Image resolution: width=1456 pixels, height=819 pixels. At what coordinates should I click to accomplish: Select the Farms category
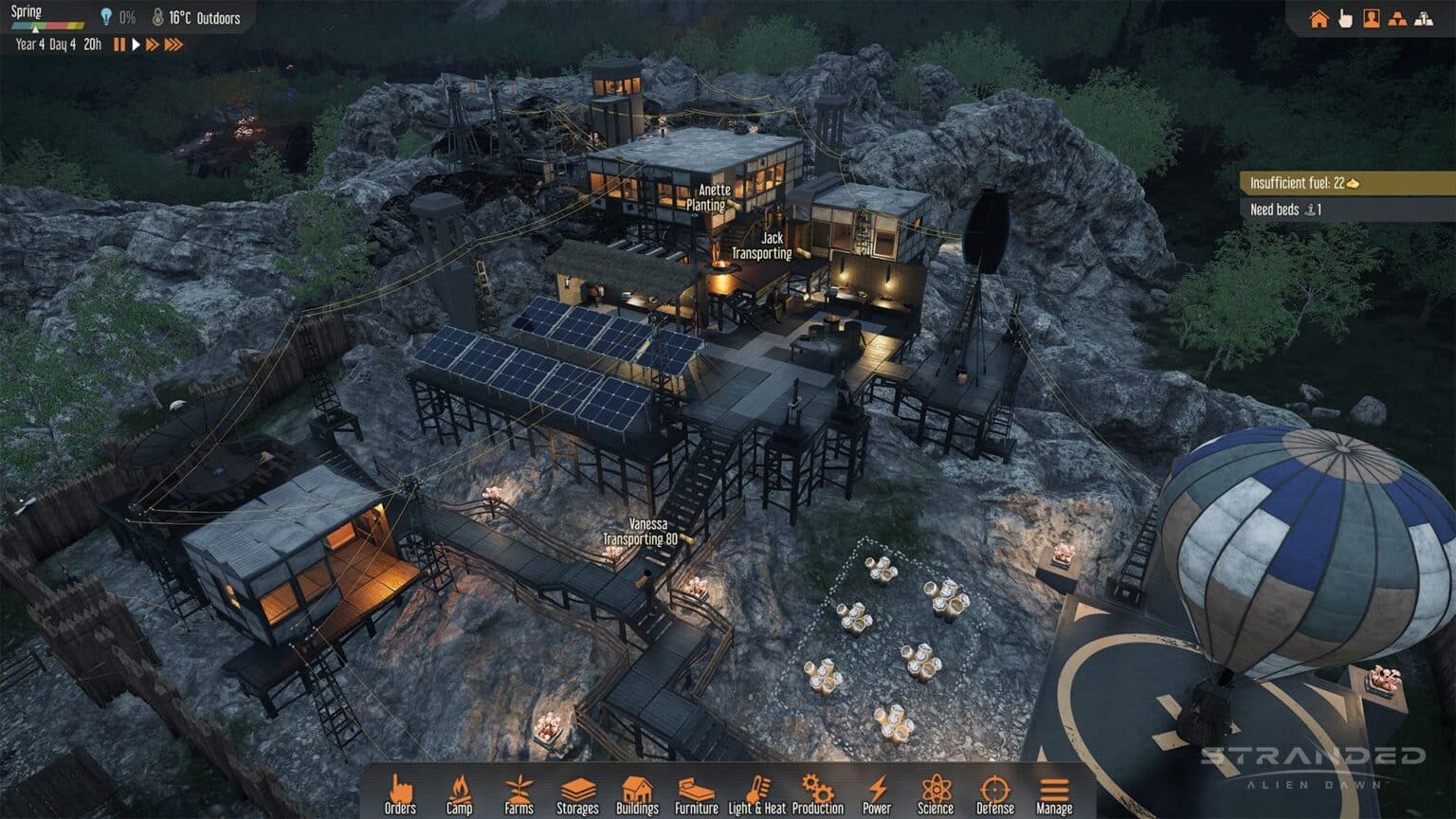[519, 794]
